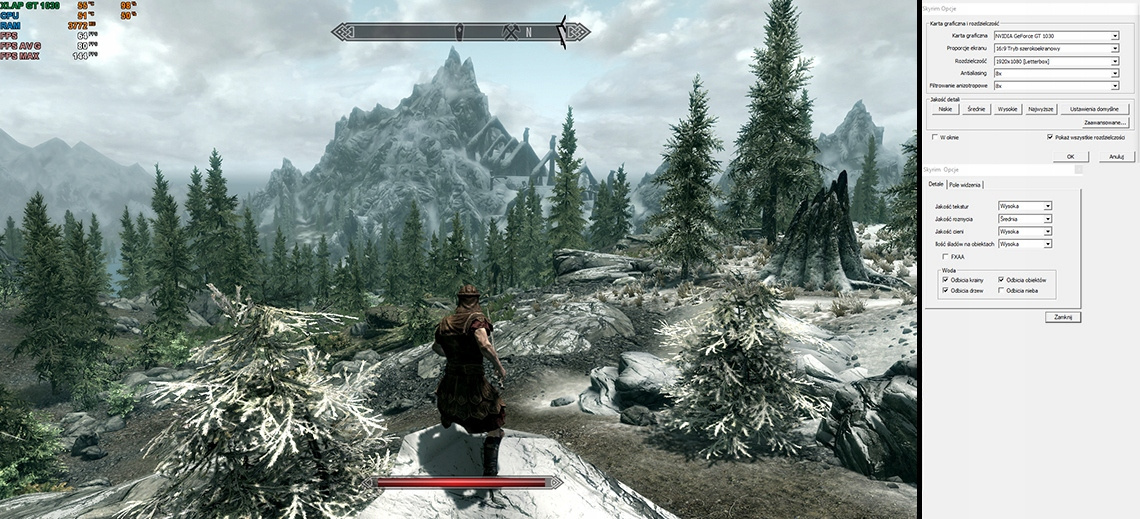Enable the FXAA checkbox
This screenshot has width=1140, height=519.
point(946,257)
